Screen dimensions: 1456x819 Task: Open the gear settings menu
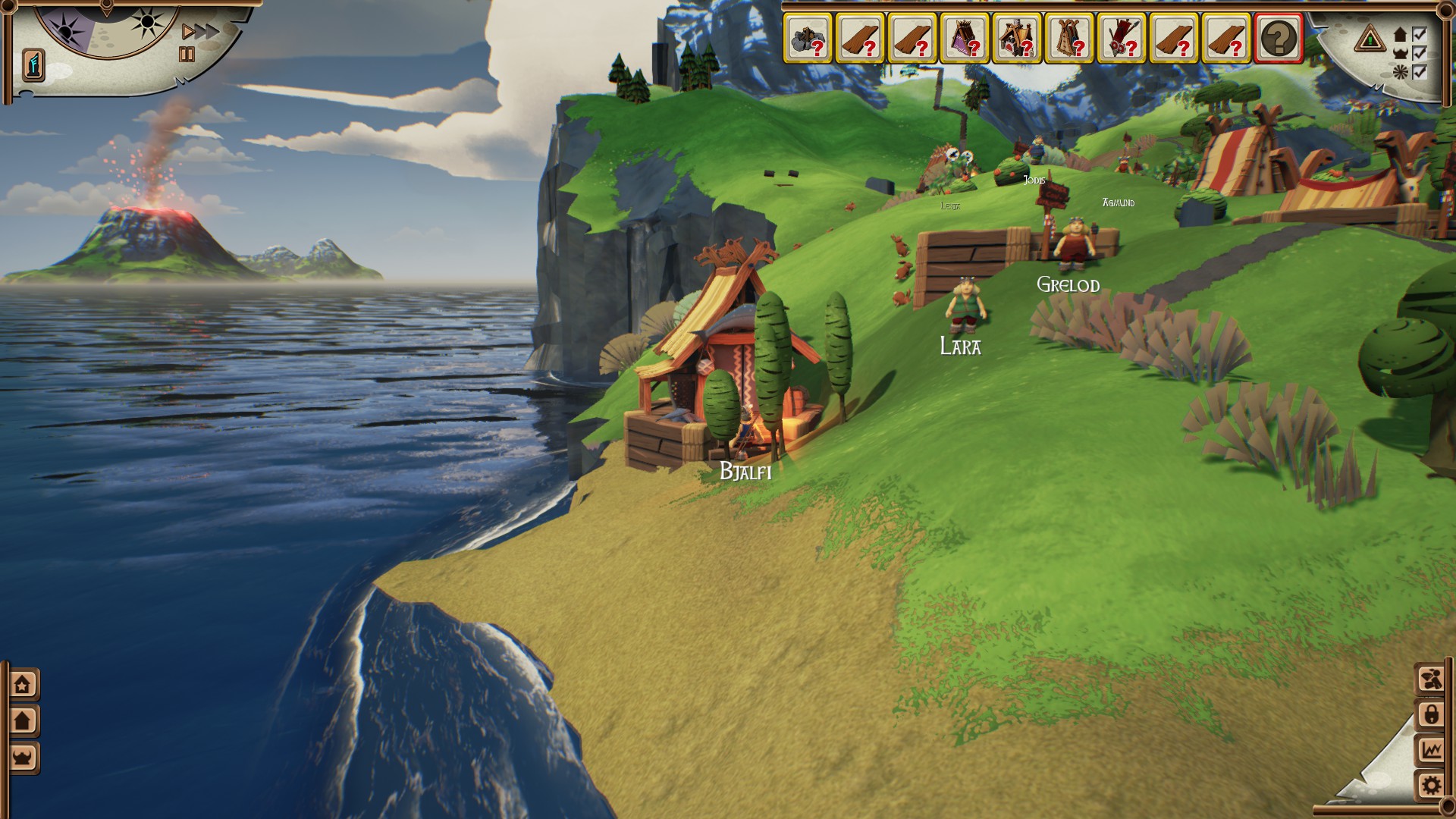[1431, 786]
